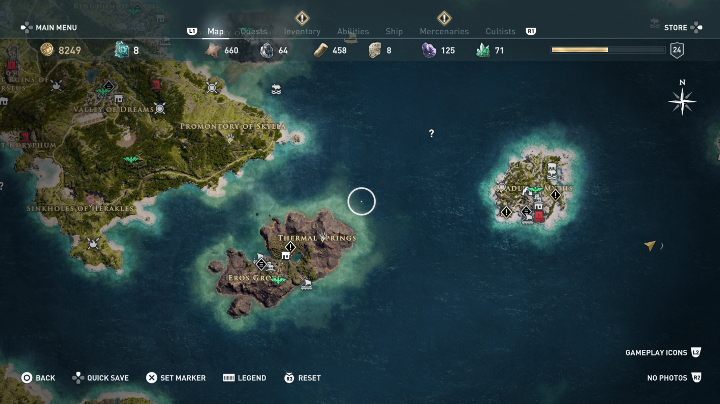Click the player ship arrow marker

click(650, 245)
